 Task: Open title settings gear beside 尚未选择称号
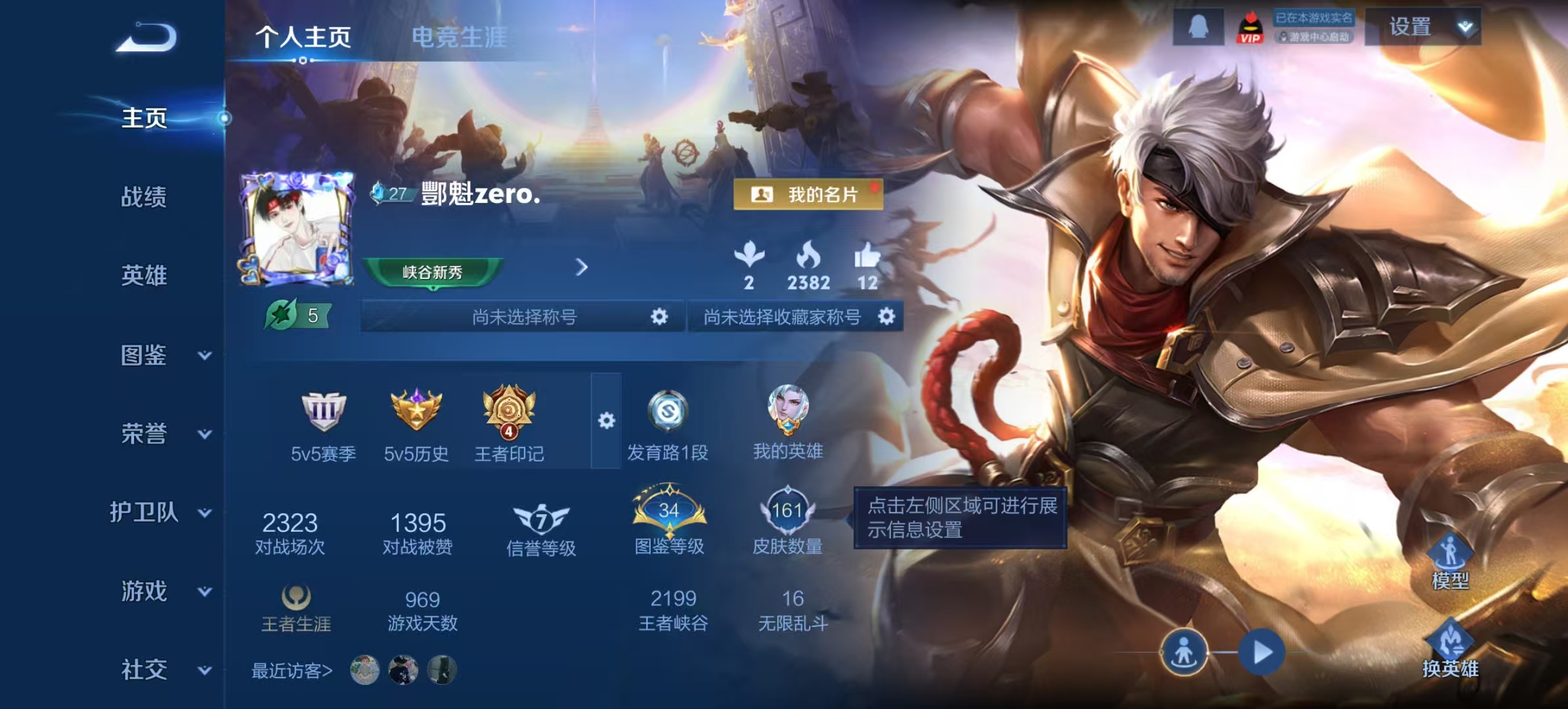660,316
